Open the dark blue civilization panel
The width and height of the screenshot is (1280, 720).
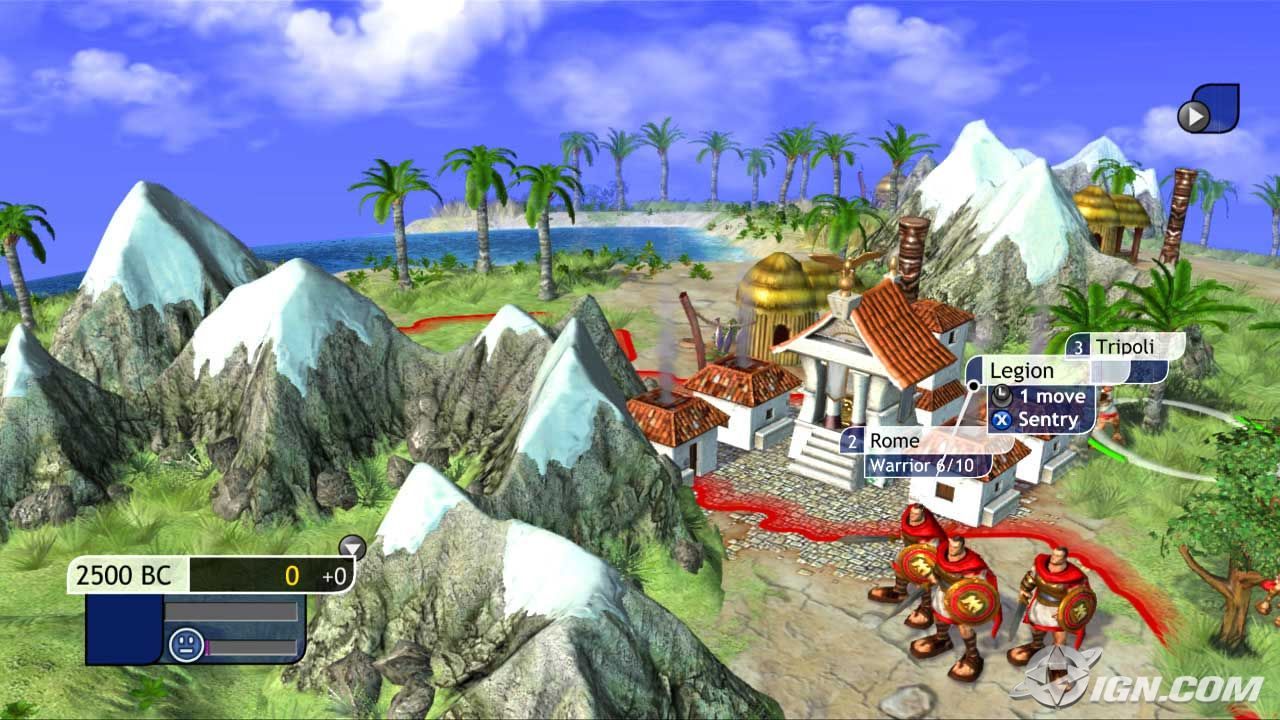click(123, 630)
